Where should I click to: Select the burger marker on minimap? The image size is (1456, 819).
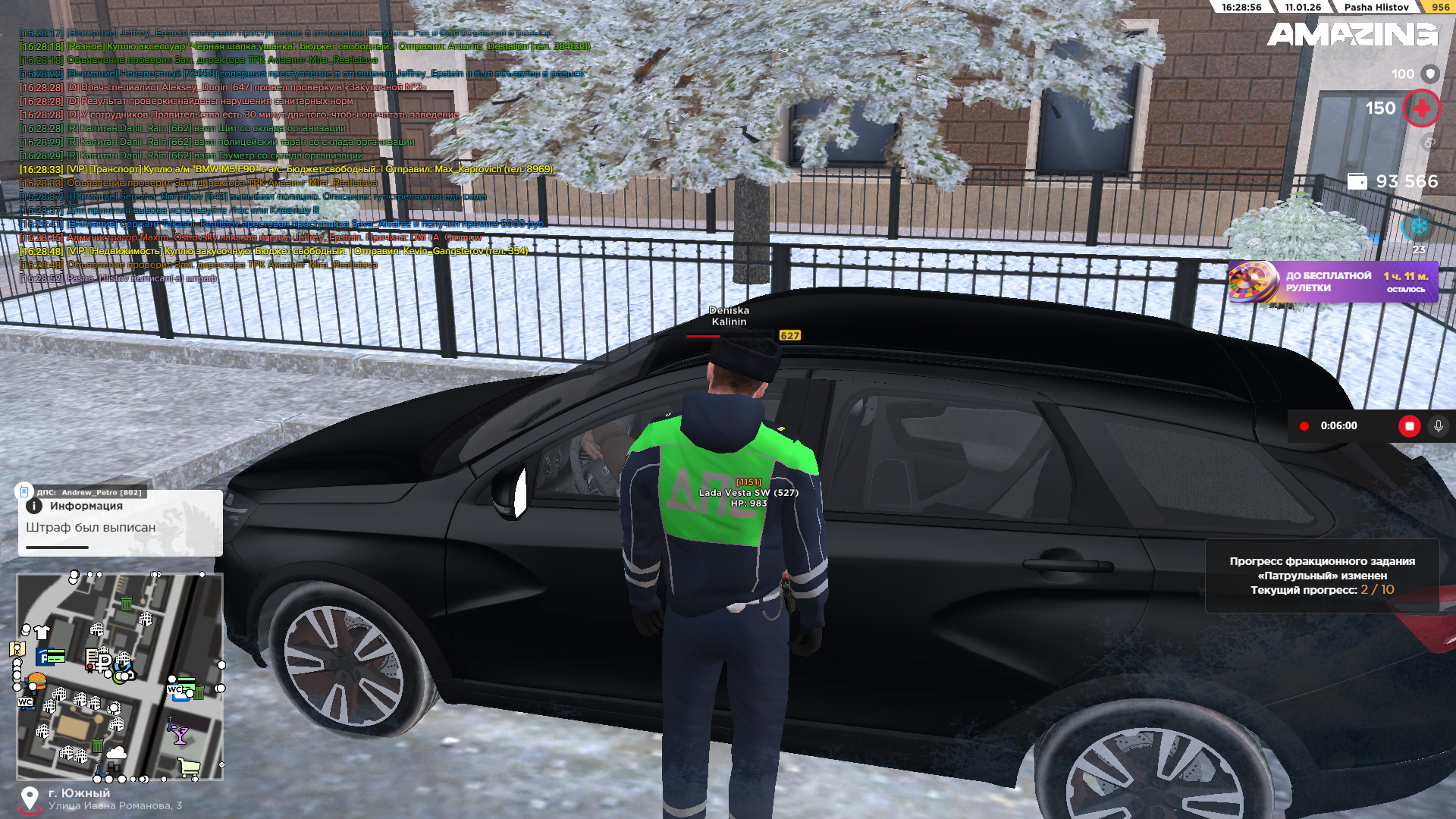click(x=36, y=680)
